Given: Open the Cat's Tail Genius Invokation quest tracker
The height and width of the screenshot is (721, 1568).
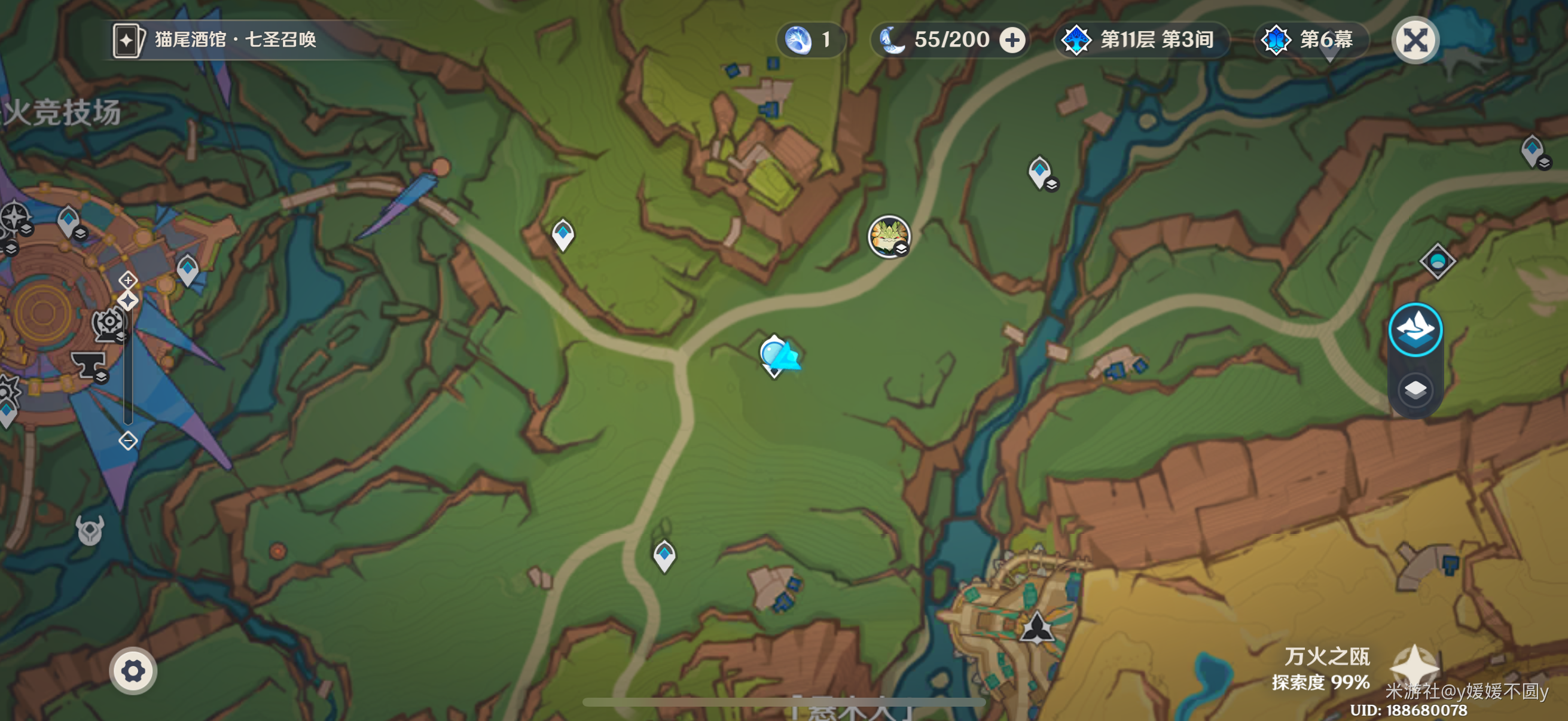Looking at the screenshot, I should click(215, 40).
